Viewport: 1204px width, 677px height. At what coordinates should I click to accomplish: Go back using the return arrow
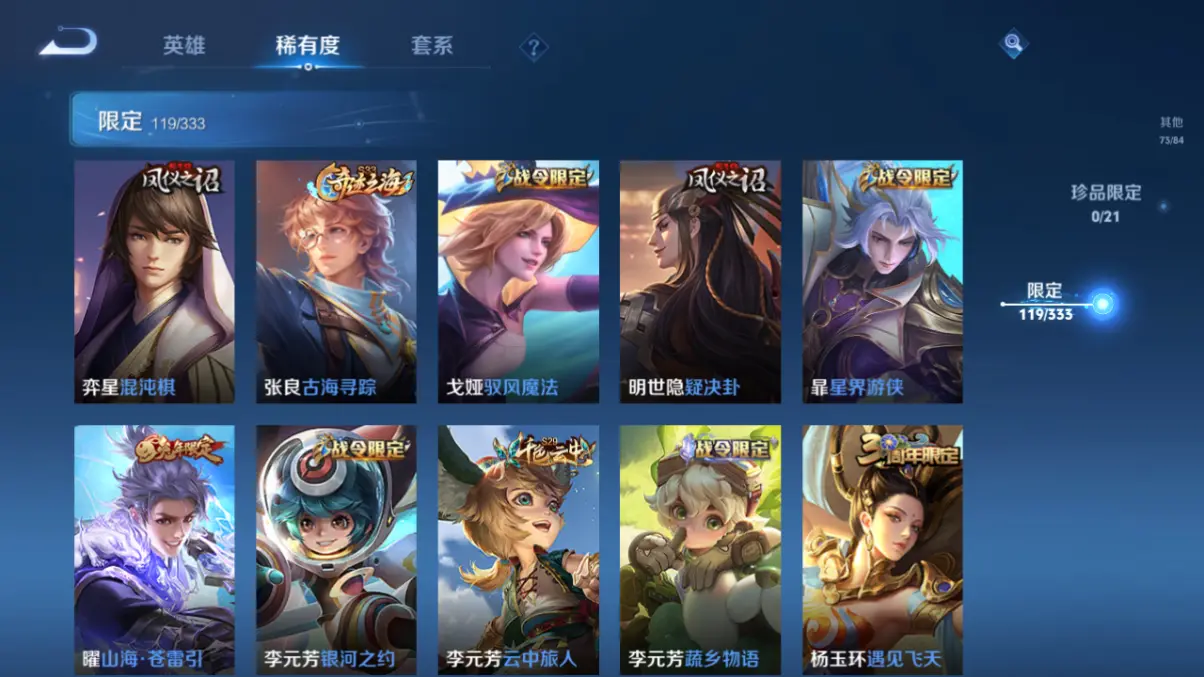point(68,43)
